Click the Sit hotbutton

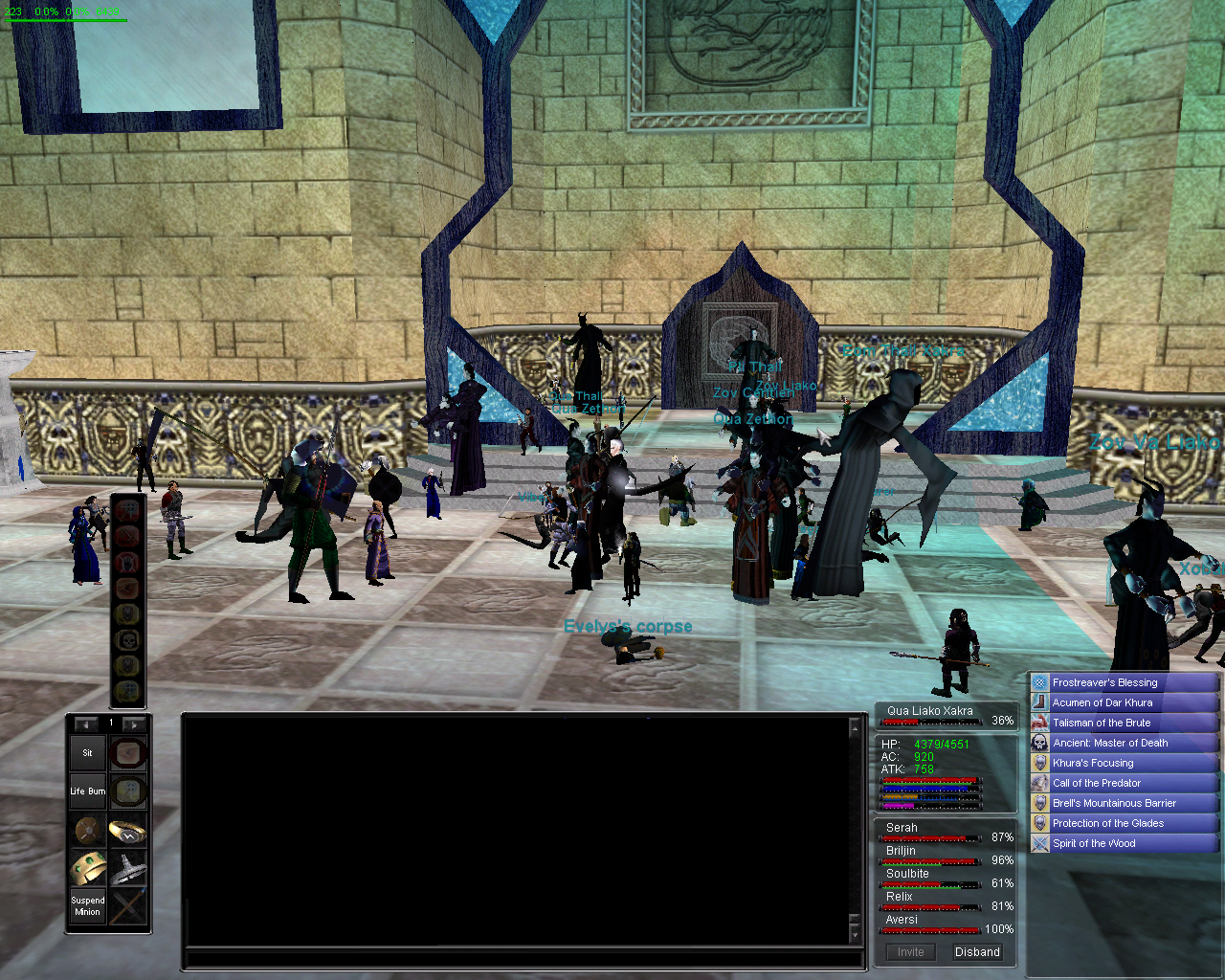(87, 753)
